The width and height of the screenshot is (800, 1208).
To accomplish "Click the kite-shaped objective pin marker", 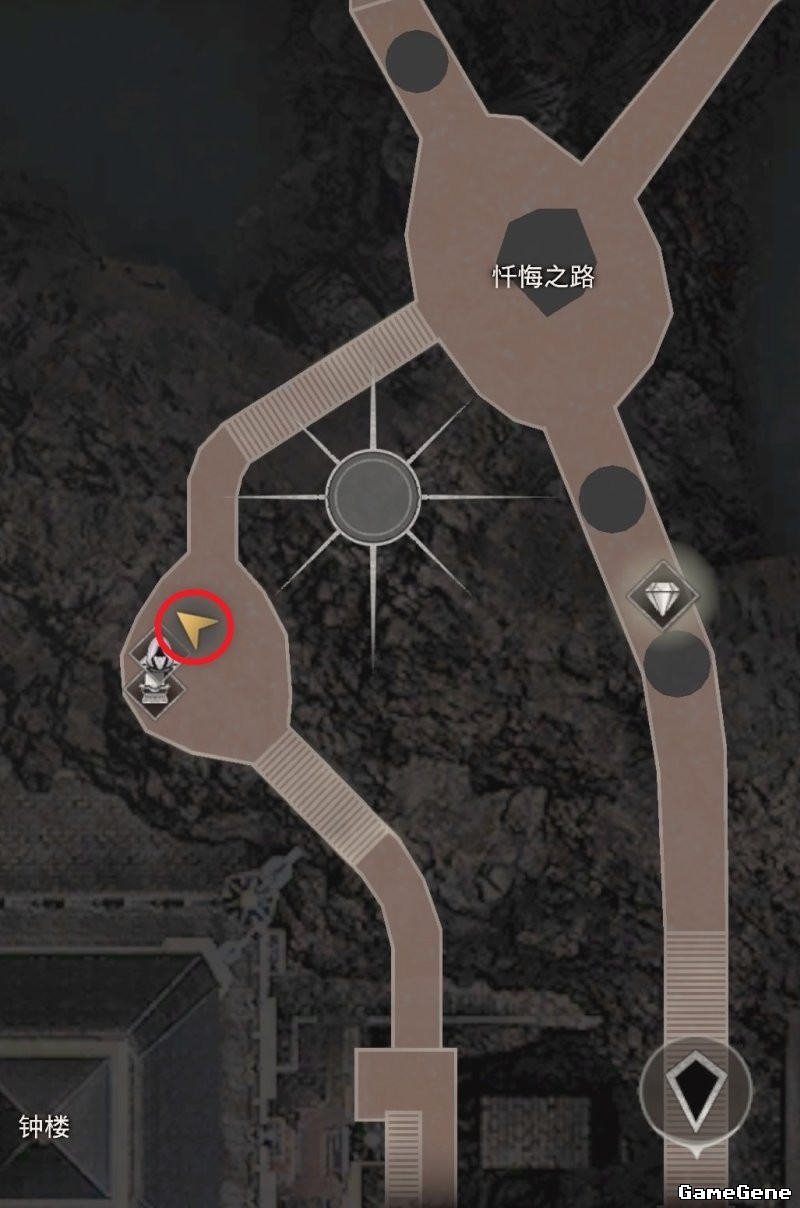I will [x=695, y=1089].
